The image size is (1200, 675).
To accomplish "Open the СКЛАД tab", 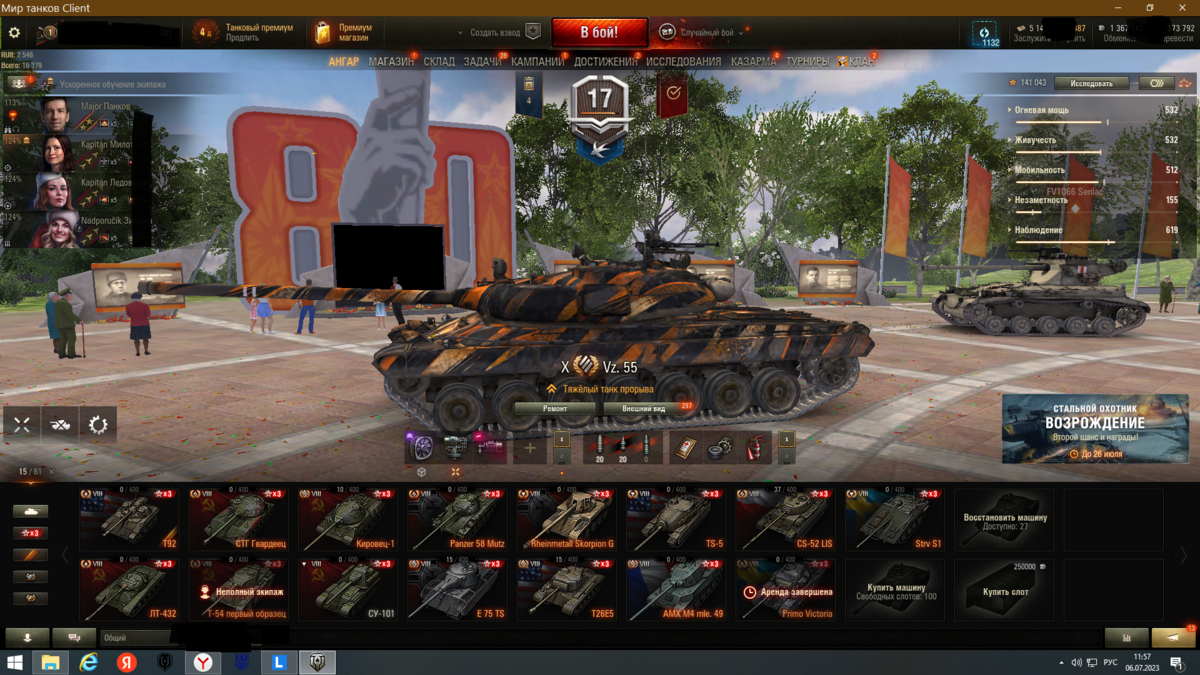I will (439, 62).
